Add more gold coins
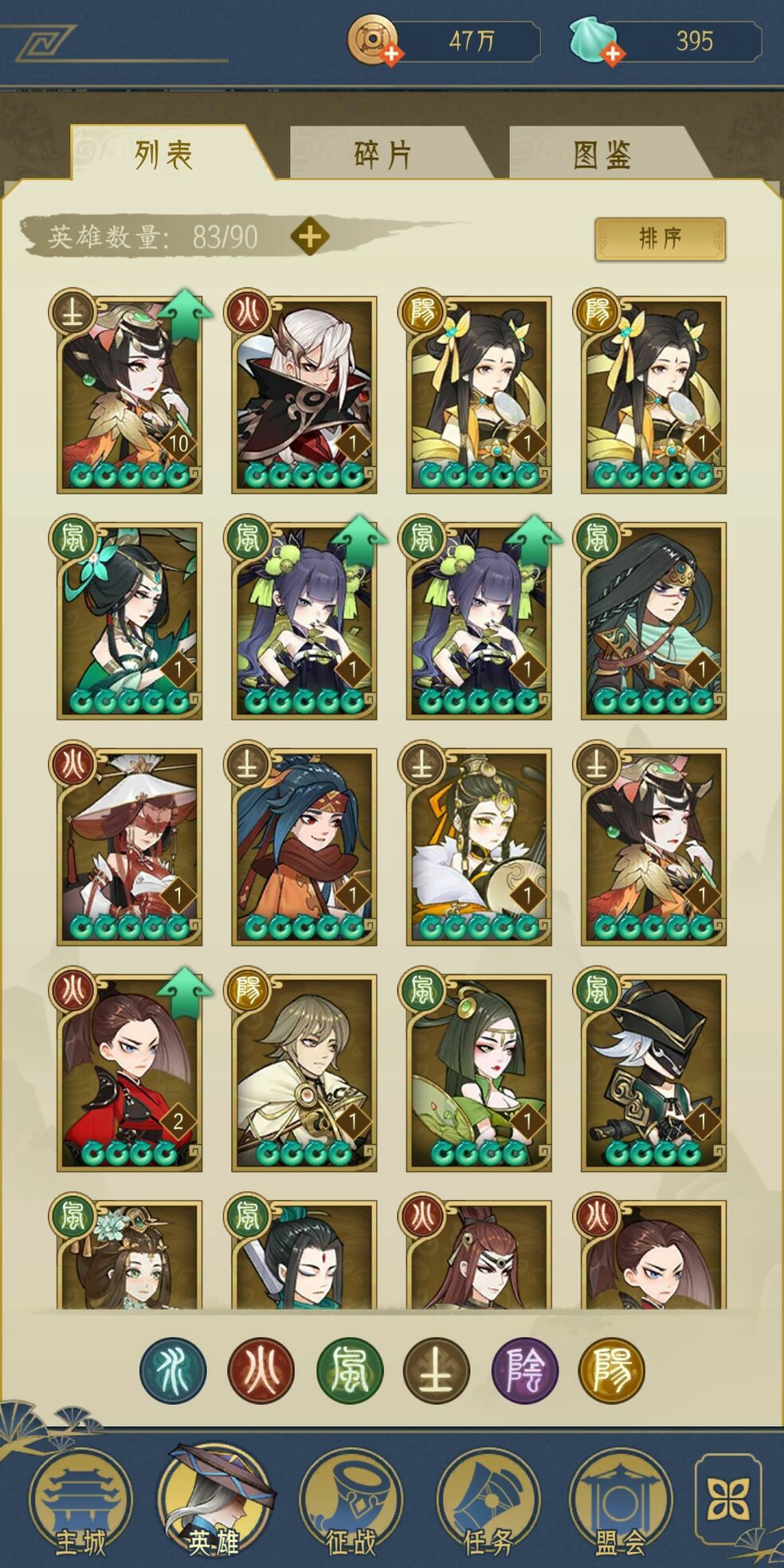Viewport: 784px width, 1568px height. 391,53
